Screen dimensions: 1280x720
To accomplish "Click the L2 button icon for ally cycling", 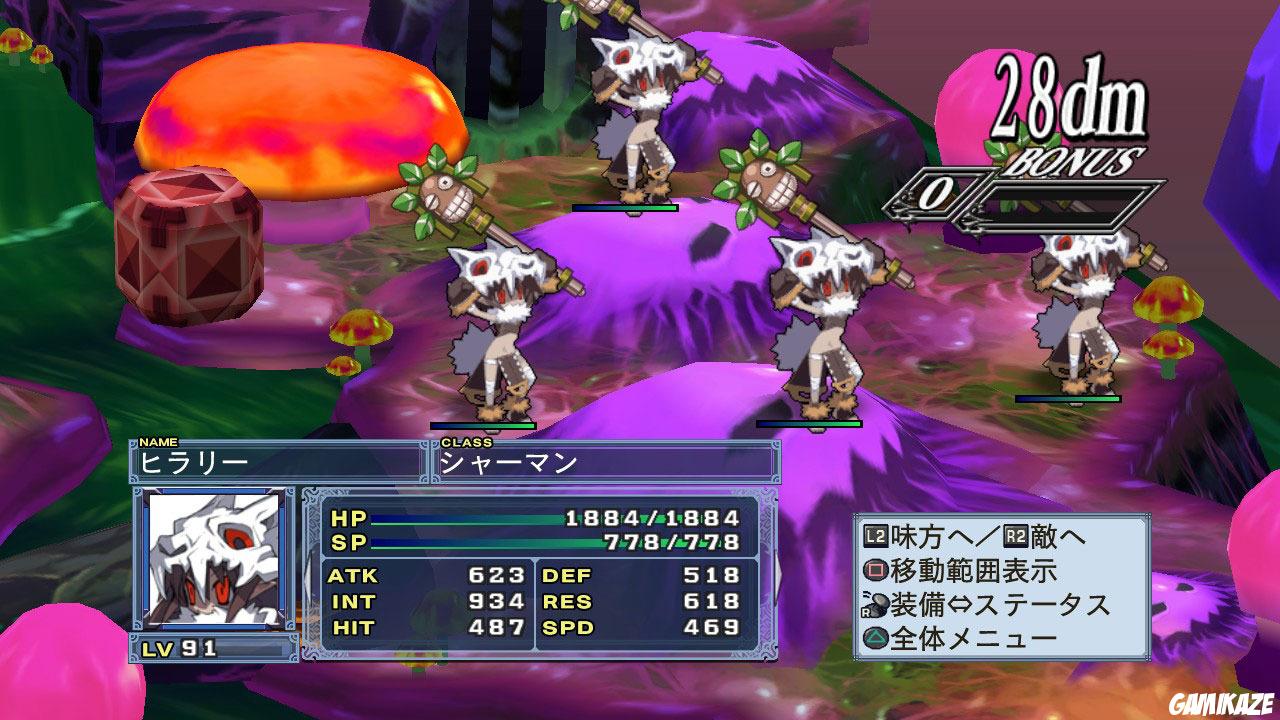I will [875, 536].
